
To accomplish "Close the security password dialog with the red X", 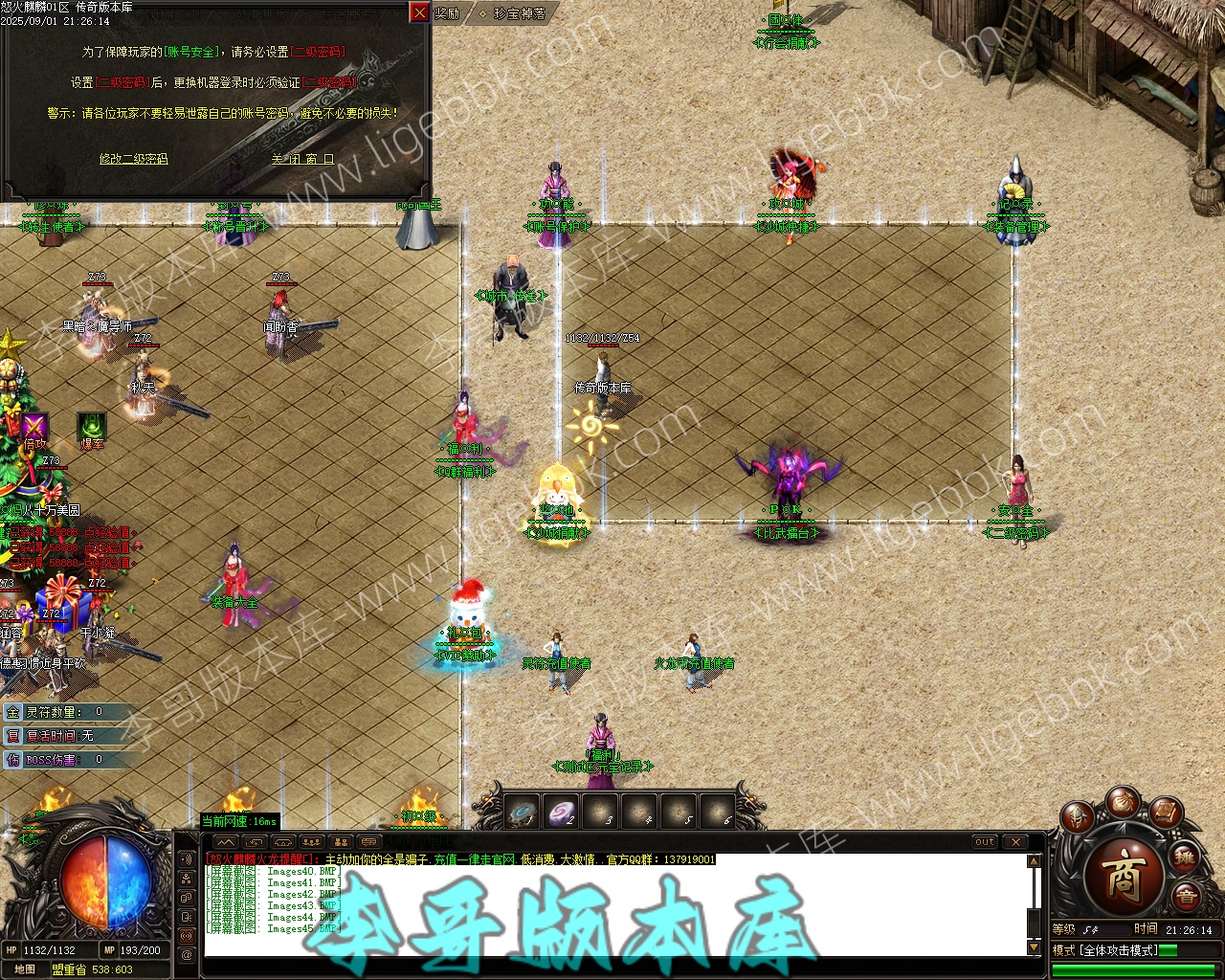I will 419,11.
